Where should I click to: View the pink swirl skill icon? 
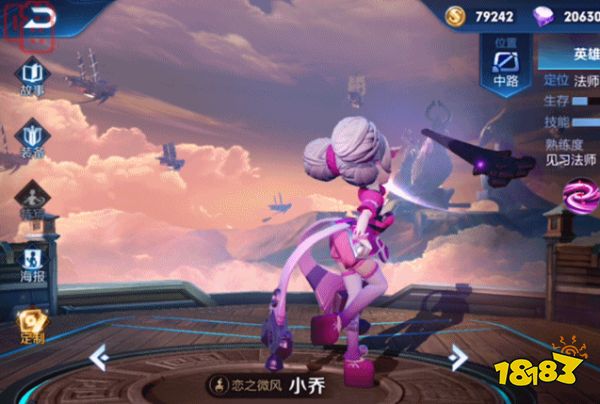pyautogui.click(x=579, y=195)
